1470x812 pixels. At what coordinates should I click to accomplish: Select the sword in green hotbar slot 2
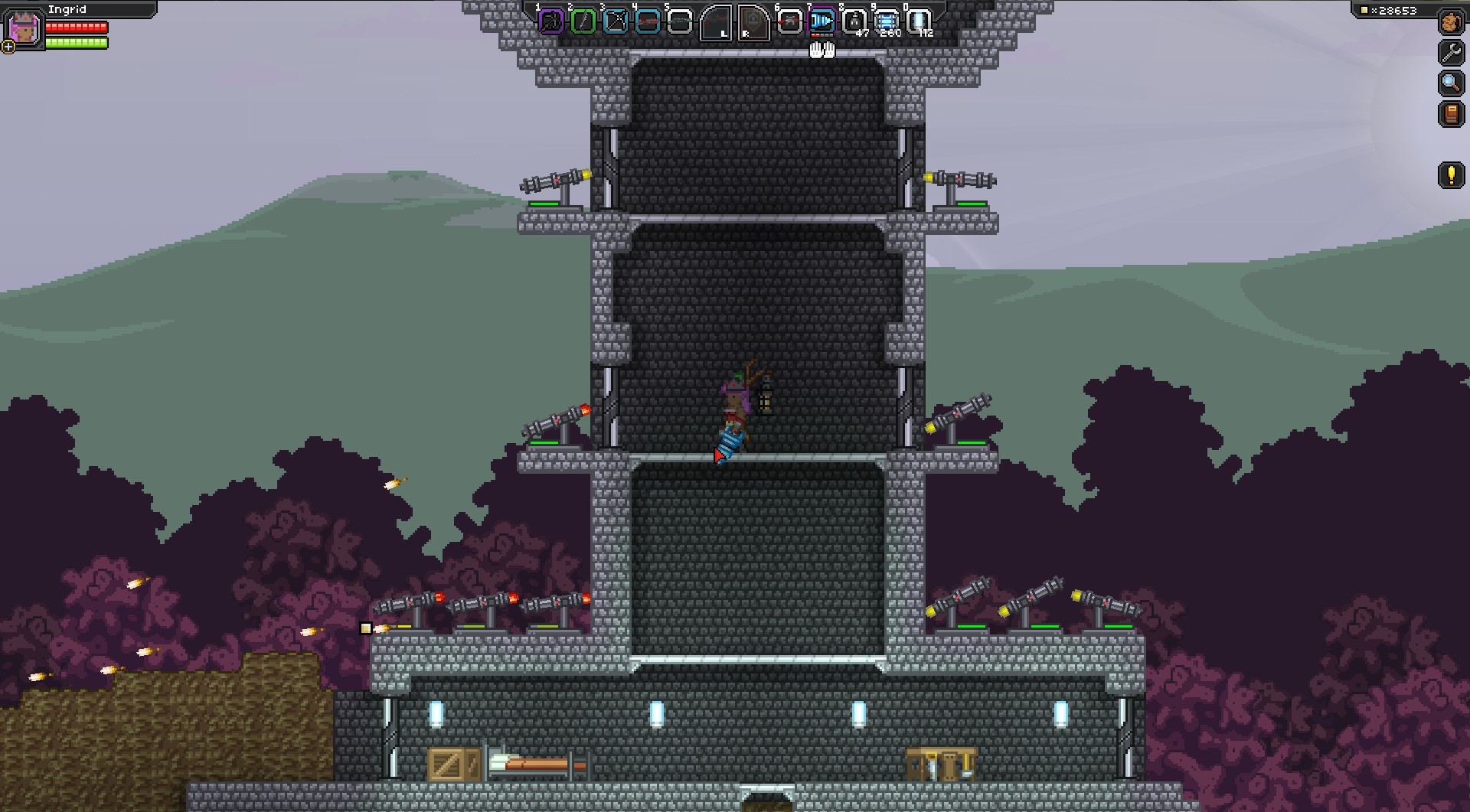pyautogui.click(x=583, y=21)
